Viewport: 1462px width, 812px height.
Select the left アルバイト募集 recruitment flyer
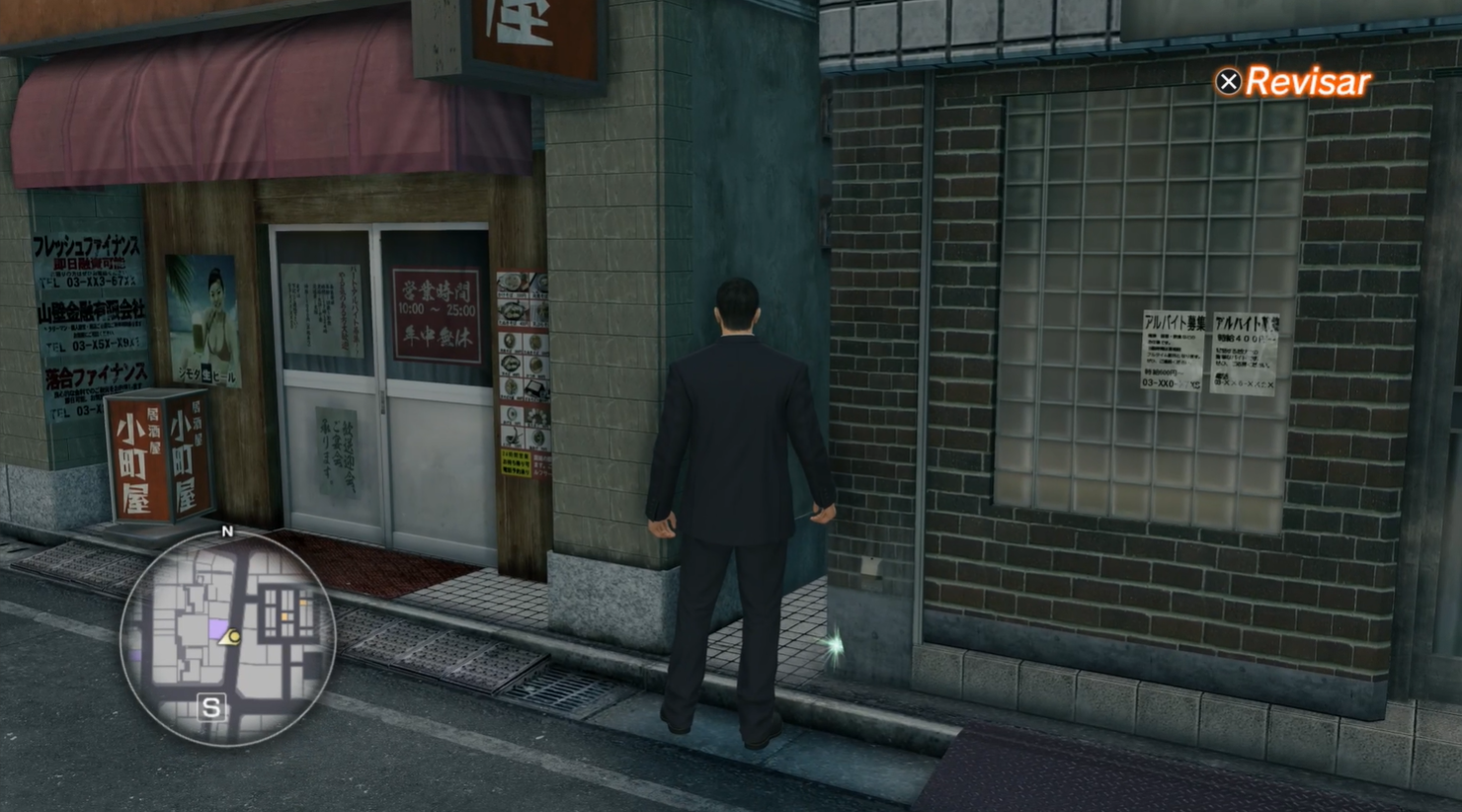[x=1176, y=351]
